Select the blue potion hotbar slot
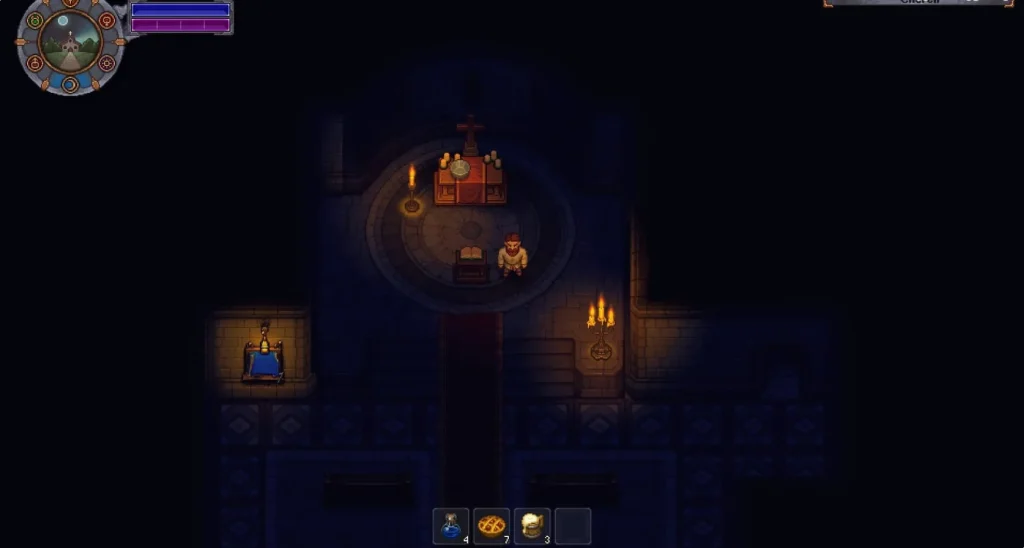 pyautogui.click(x=451, y=526)
